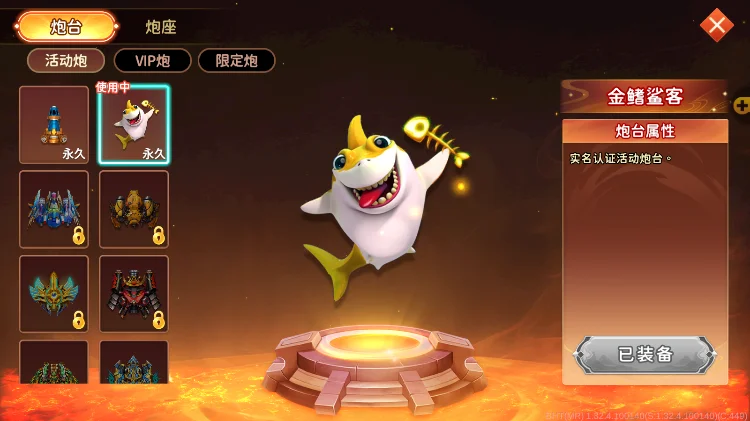750x421 pixels.
Task: Show the VIP炮 category
Action: (x=153, y=61)
